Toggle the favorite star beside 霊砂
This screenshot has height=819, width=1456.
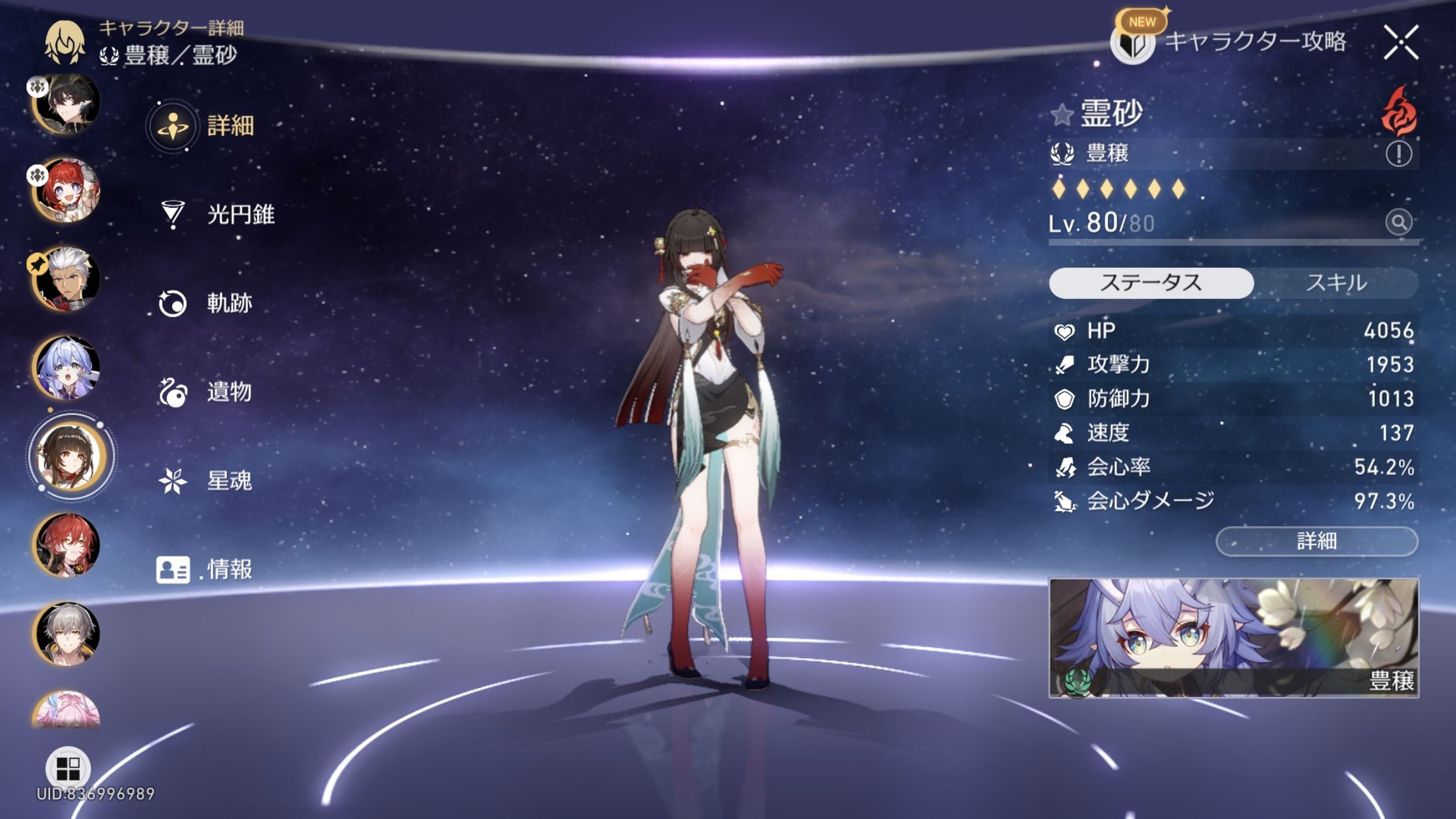coord(1062,115)
